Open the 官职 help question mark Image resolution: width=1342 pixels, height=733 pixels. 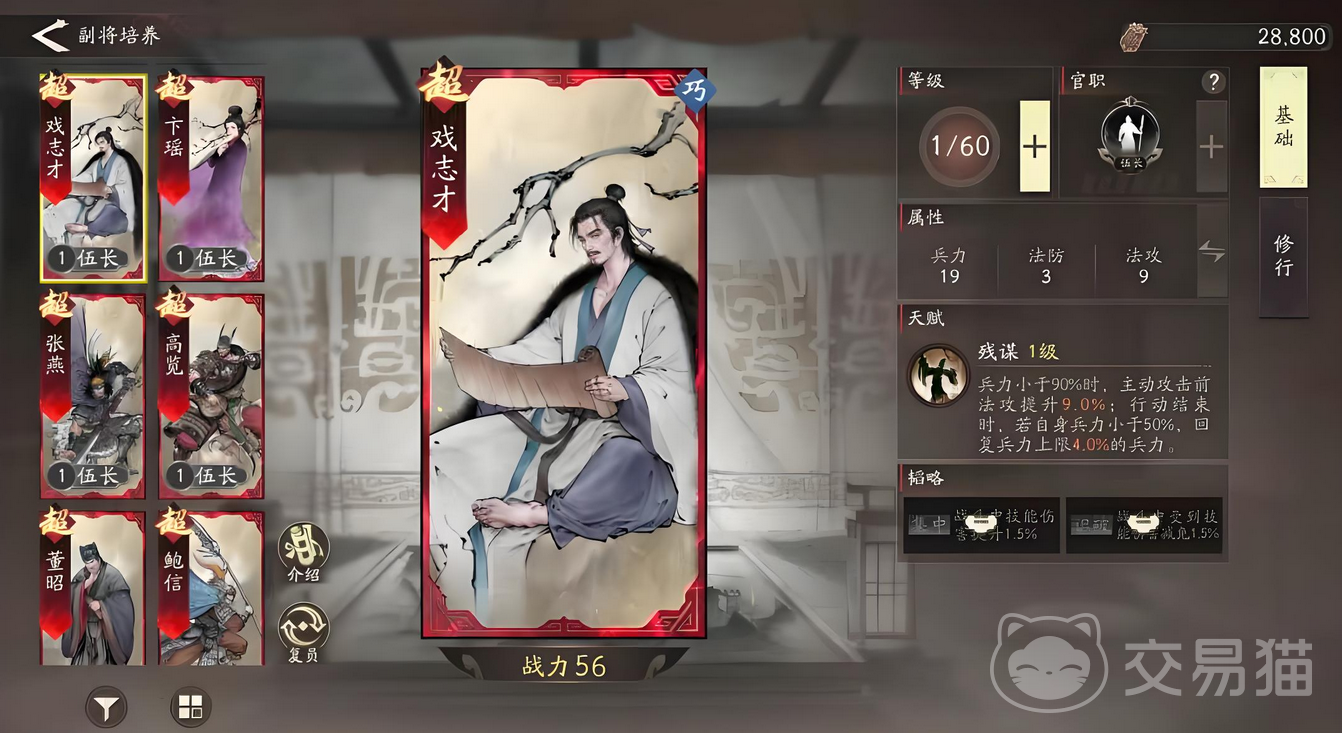pyautogui.click(x=1212, y=83)
